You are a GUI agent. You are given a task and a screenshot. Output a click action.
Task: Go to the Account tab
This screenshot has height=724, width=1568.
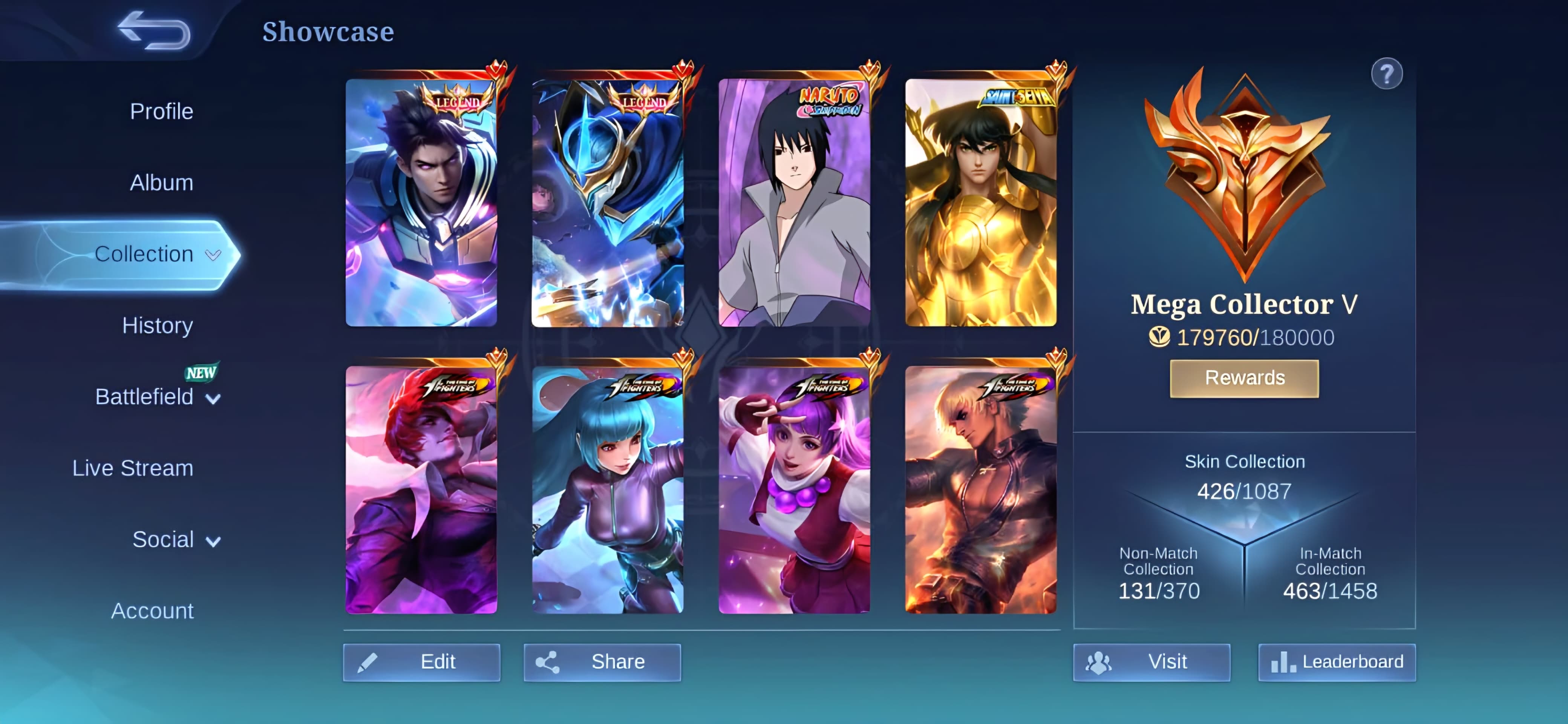(x=152, y=611)
